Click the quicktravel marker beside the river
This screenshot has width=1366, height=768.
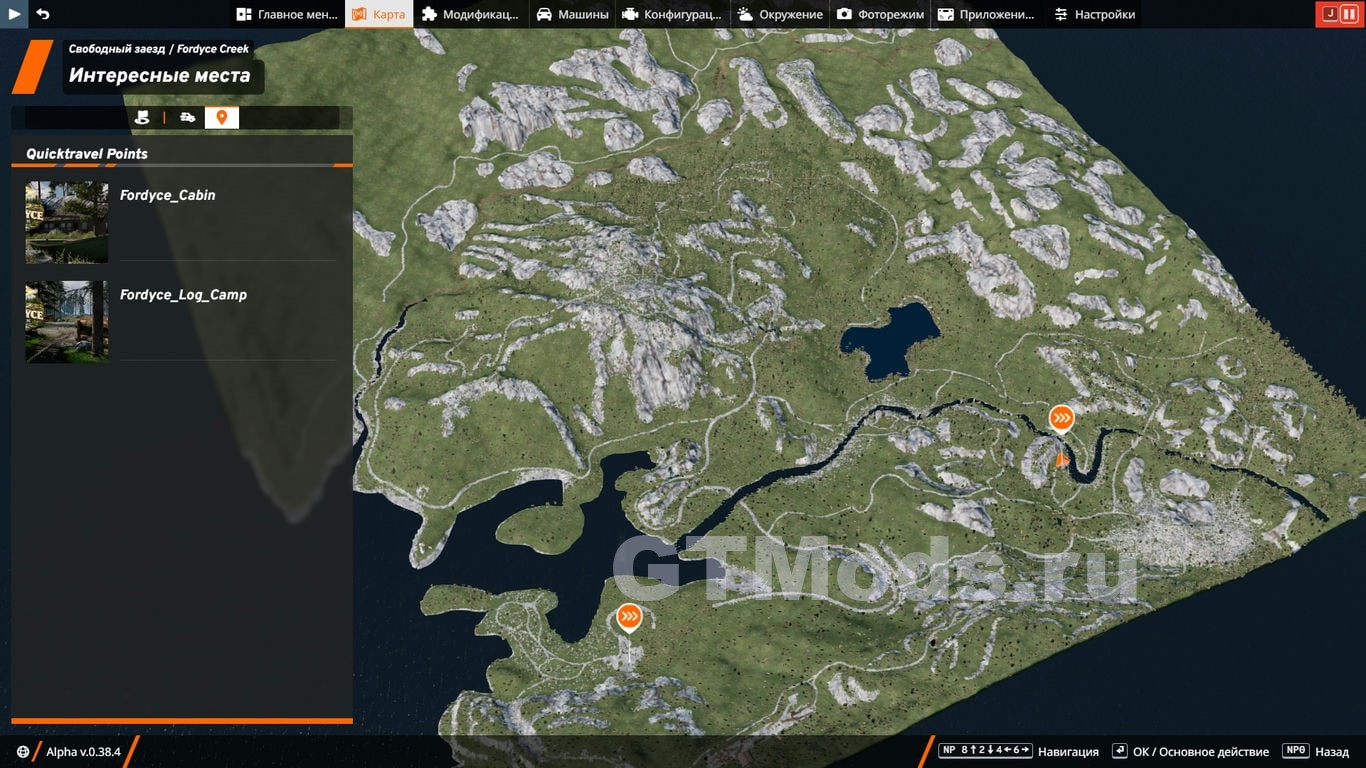[x=1061, y=418]
